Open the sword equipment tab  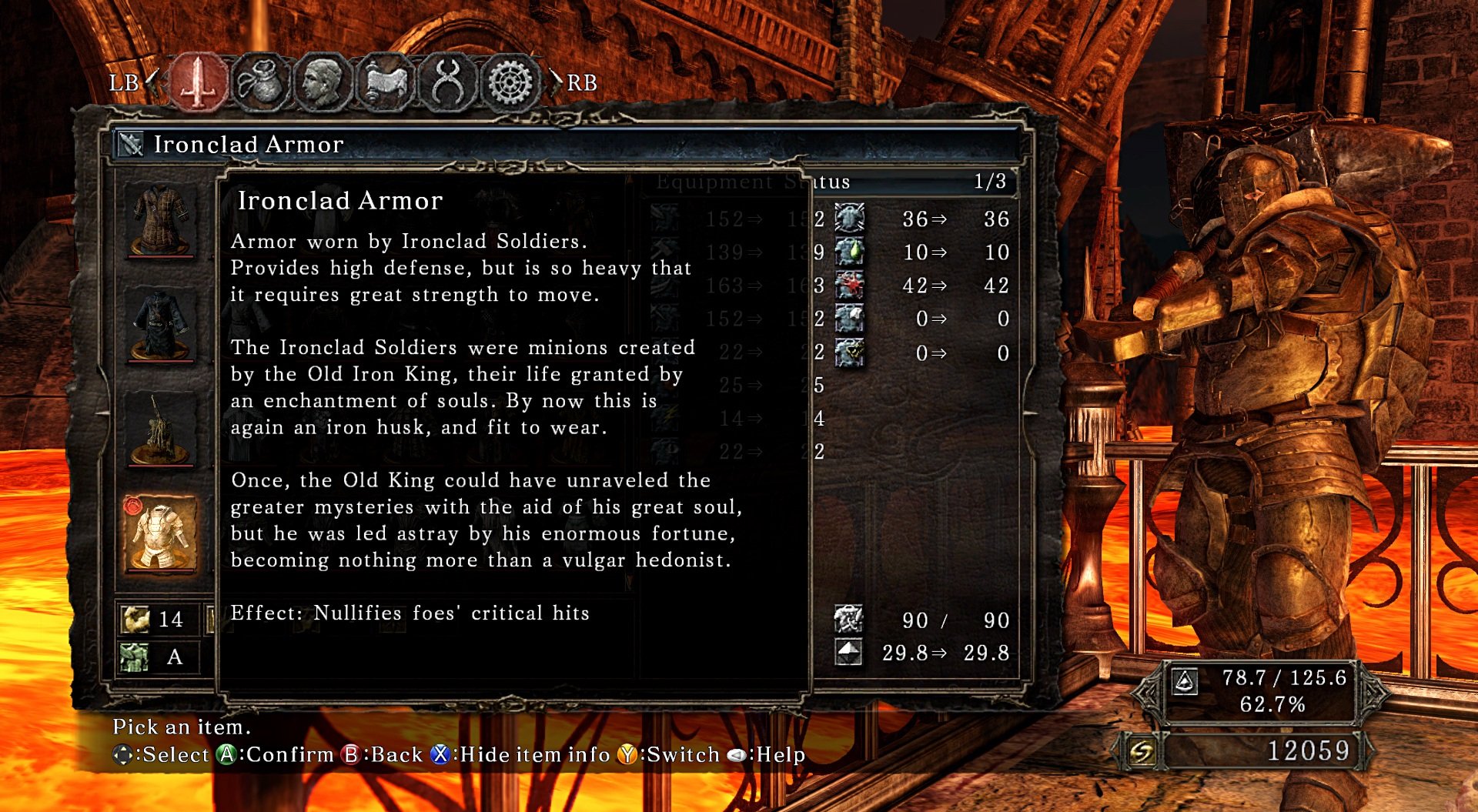[198, 82]
